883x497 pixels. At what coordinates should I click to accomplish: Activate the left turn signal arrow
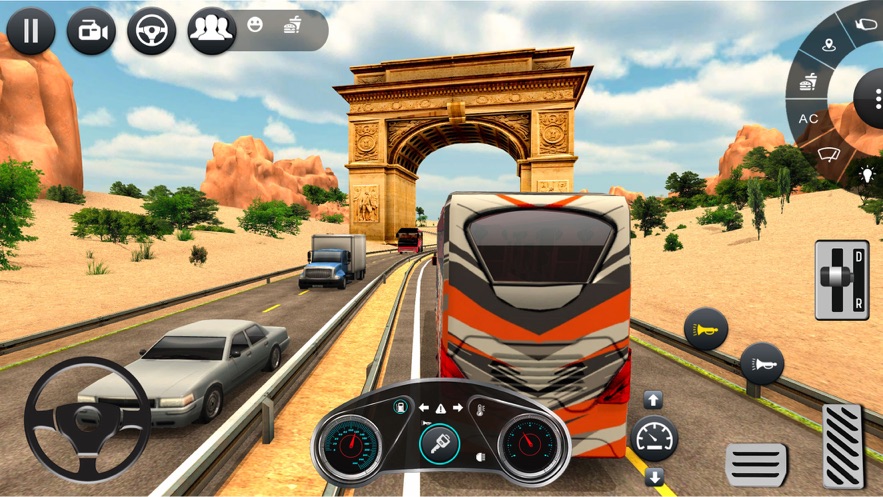tap(425, 408)
